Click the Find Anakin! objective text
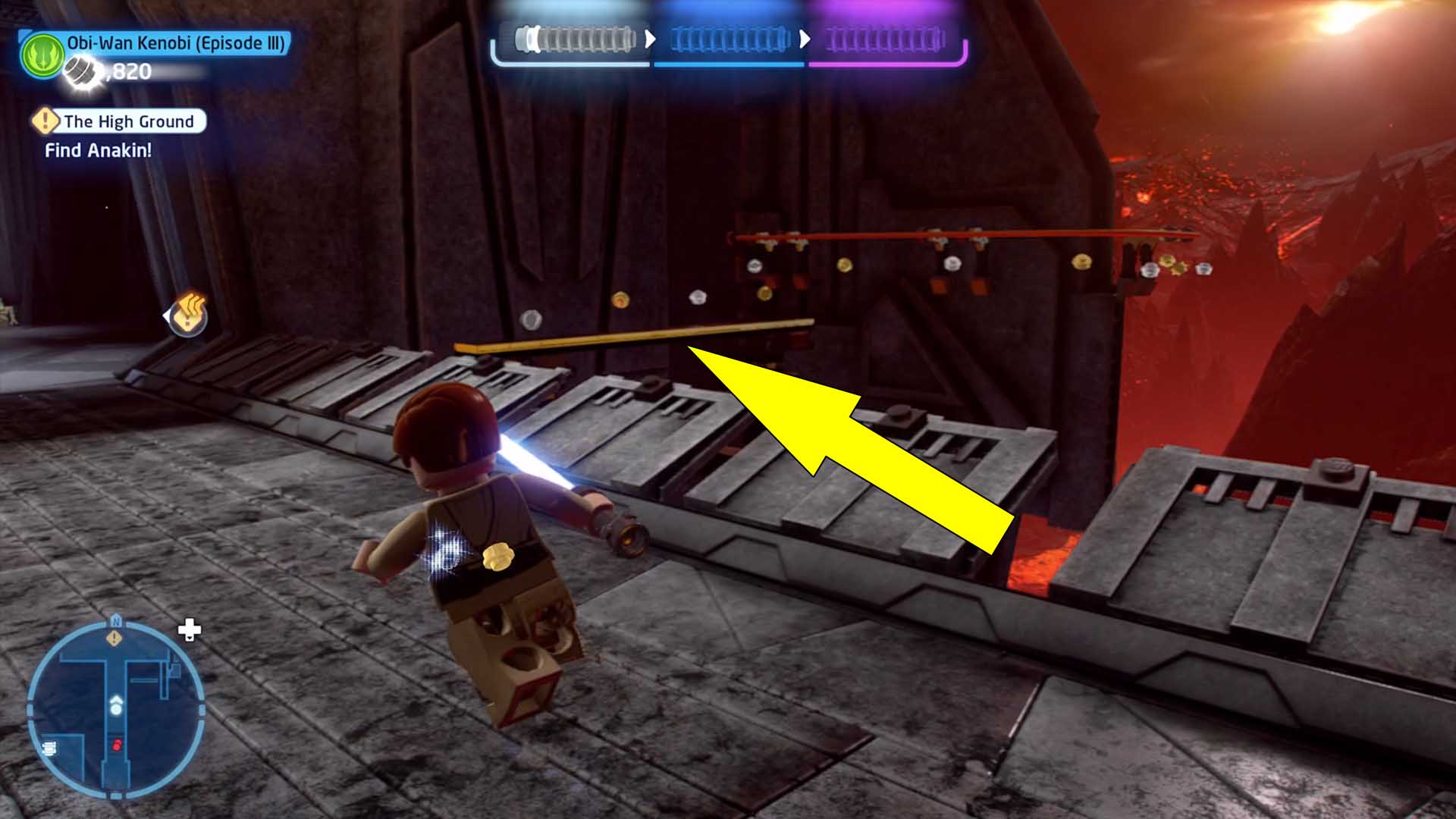 click(97, 150)
